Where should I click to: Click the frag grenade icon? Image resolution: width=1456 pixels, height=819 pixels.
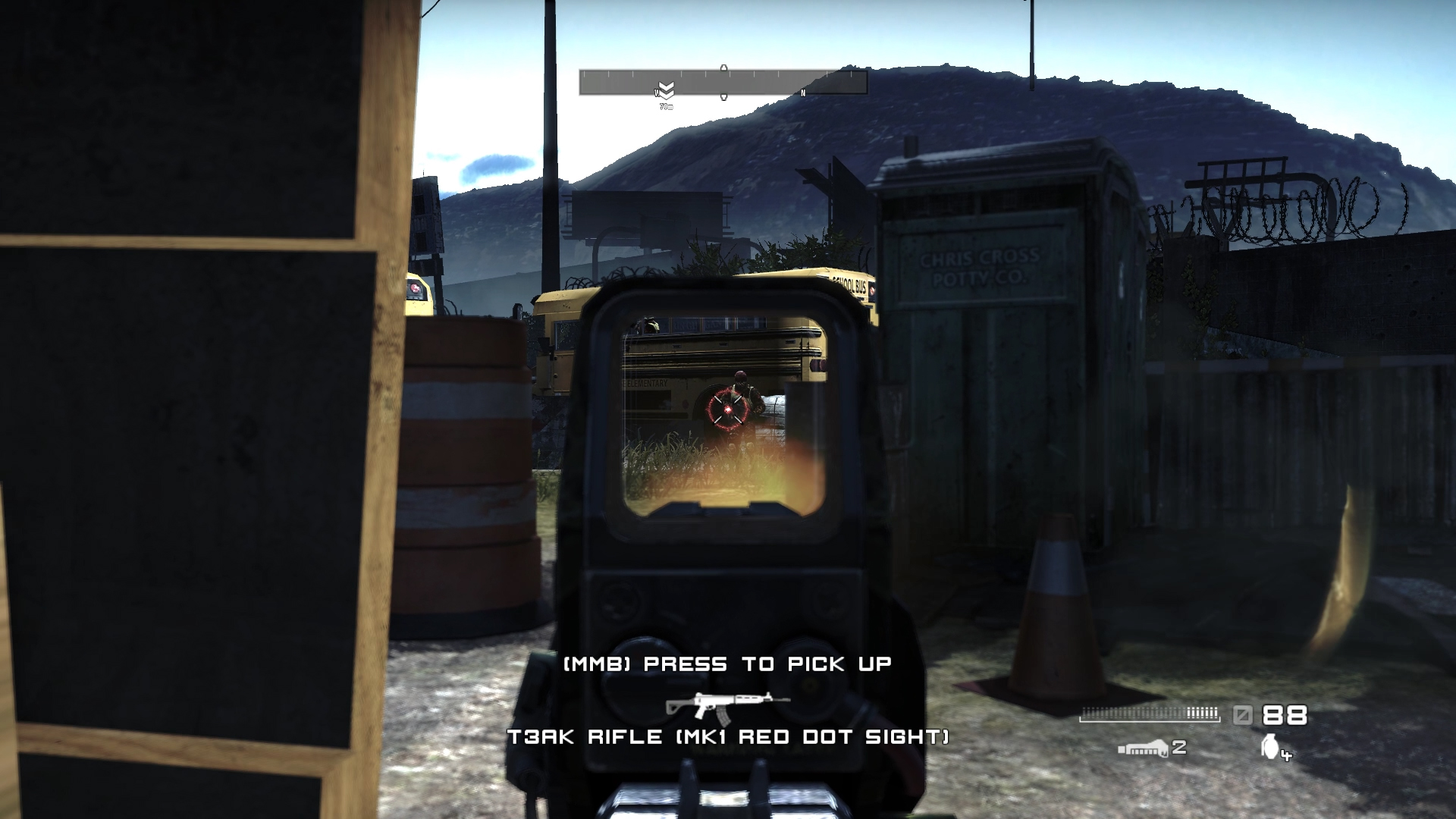tap(1270, 746)
